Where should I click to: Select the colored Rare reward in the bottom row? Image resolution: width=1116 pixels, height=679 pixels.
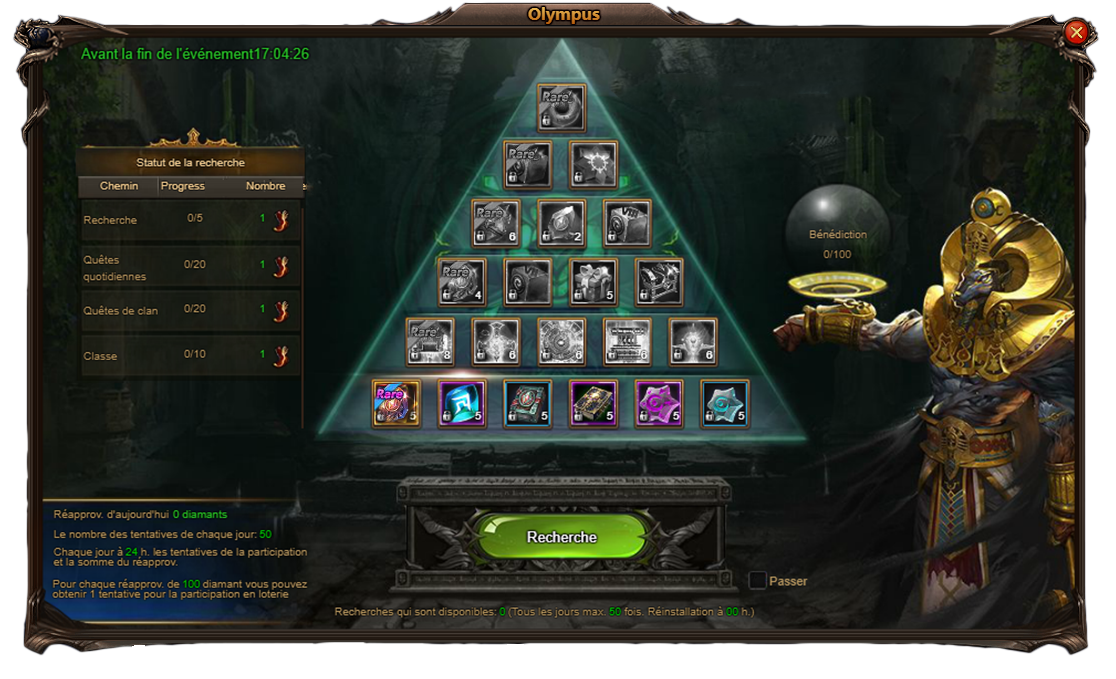click(396, 404)
